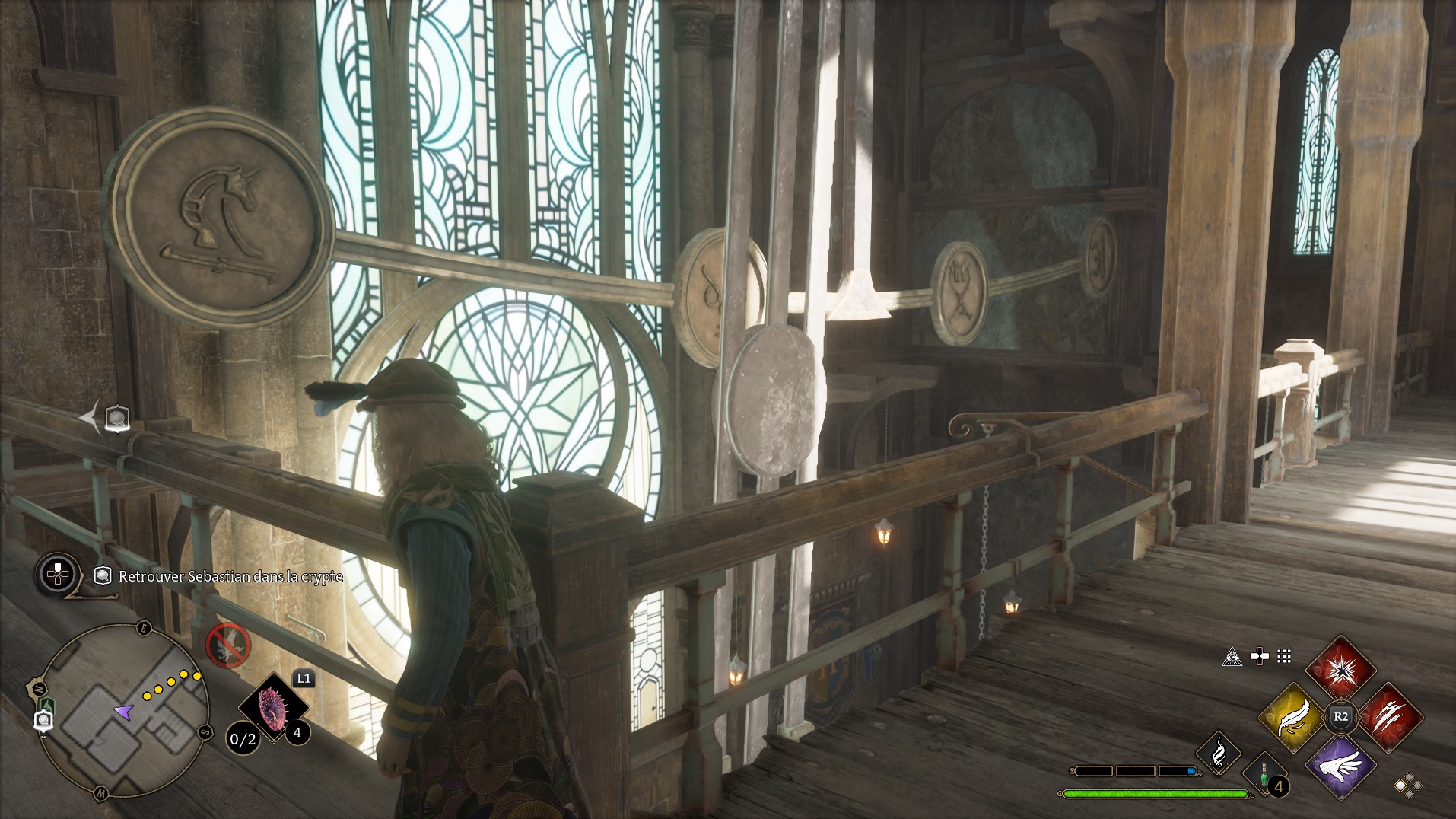Click the green flame icon on the minimap edge
This screenshot has height=819, width=1456.
click(x=47, y=705)
